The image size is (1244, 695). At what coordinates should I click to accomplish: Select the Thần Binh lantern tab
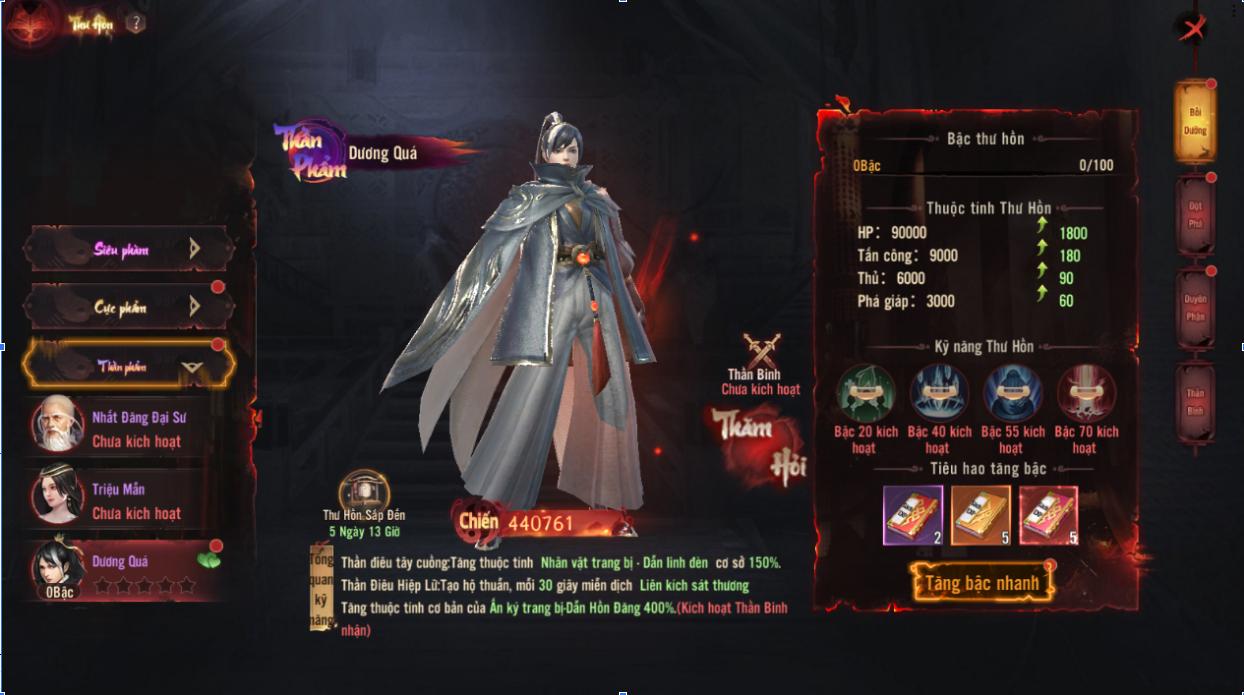1195,401
